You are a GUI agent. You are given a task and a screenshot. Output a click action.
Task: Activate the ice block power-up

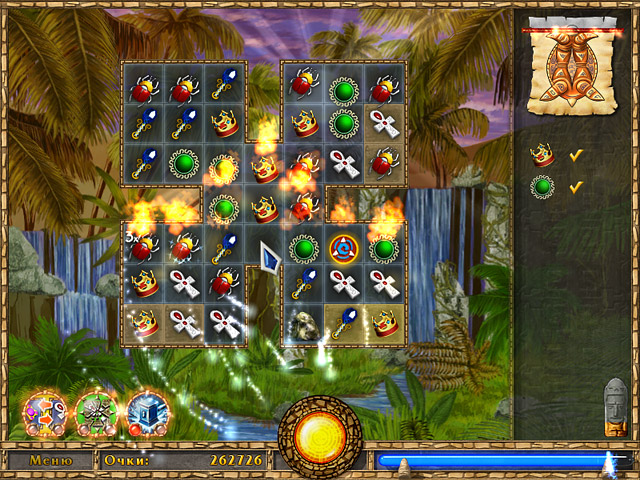[x=145, y=411]
